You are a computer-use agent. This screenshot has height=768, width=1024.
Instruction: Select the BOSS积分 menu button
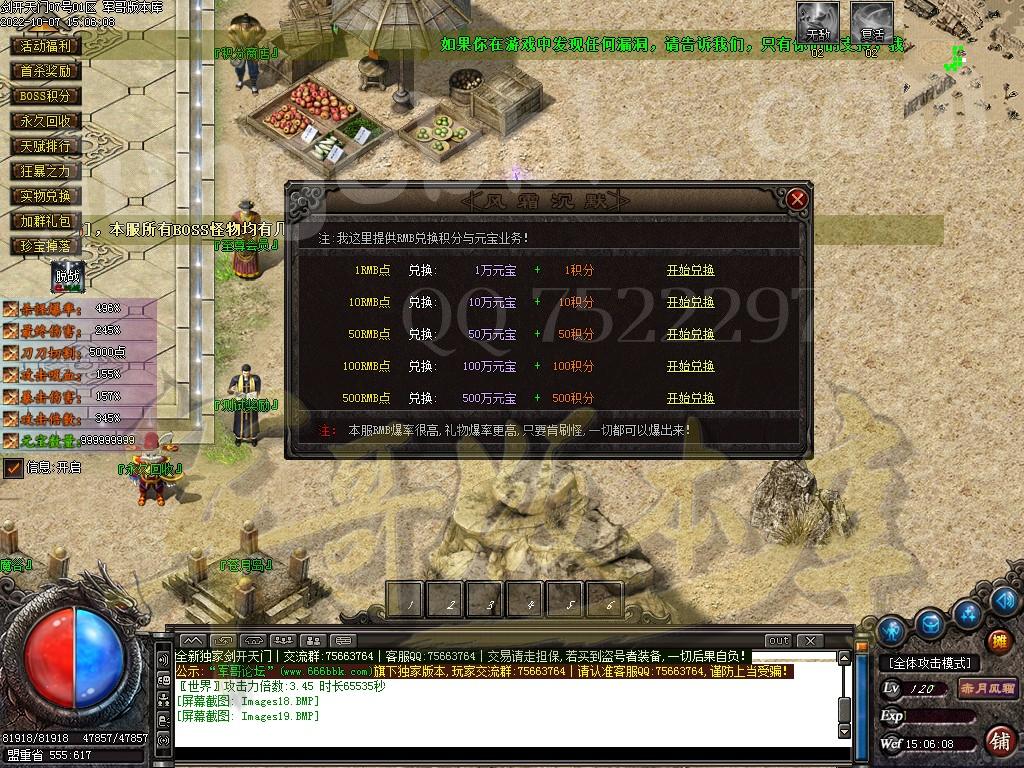click(46, 96)
